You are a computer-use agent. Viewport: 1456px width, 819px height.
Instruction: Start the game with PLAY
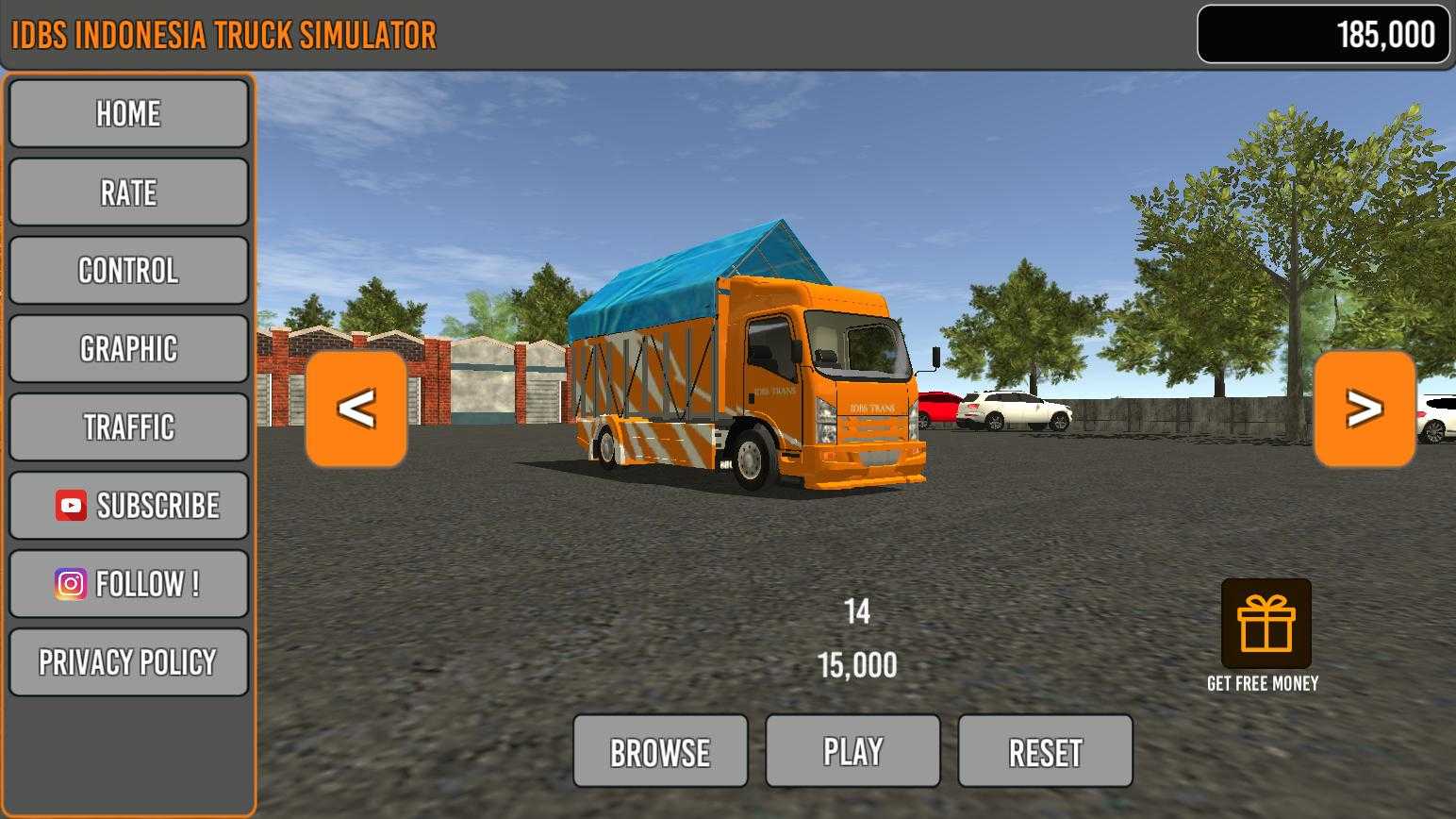point(852,752)
